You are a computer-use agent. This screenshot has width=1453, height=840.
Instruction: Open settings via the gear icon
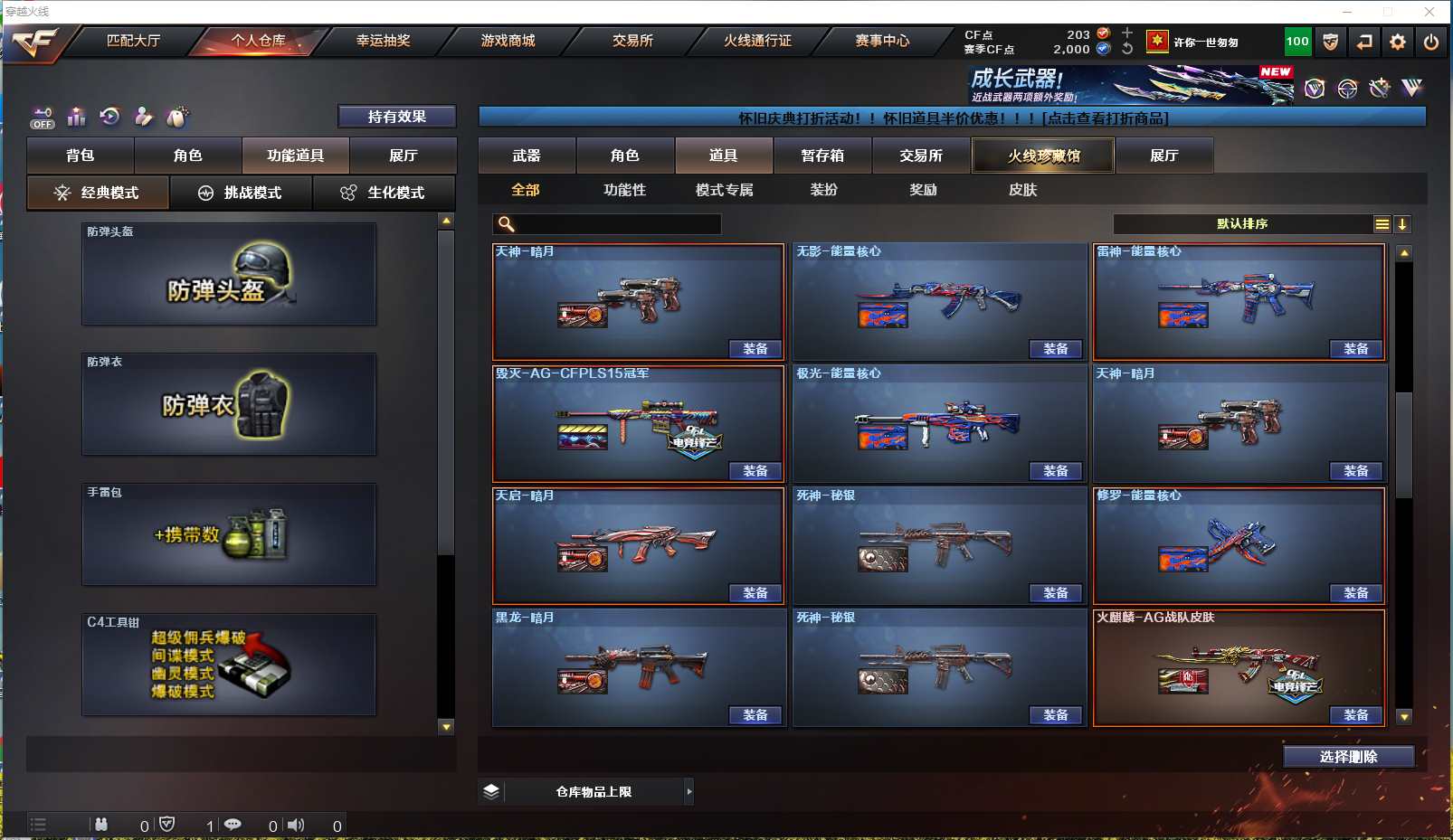click(1398, 42)
